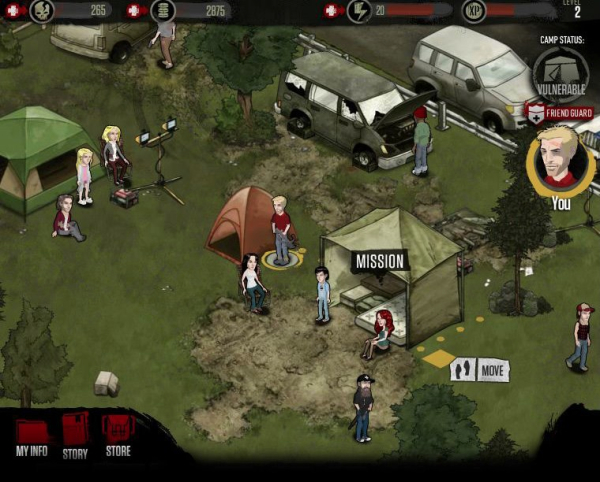Click the XP badge icon
Image resolution: width=600 pixels, height=482 pixels.
click(x=474, y=11)
